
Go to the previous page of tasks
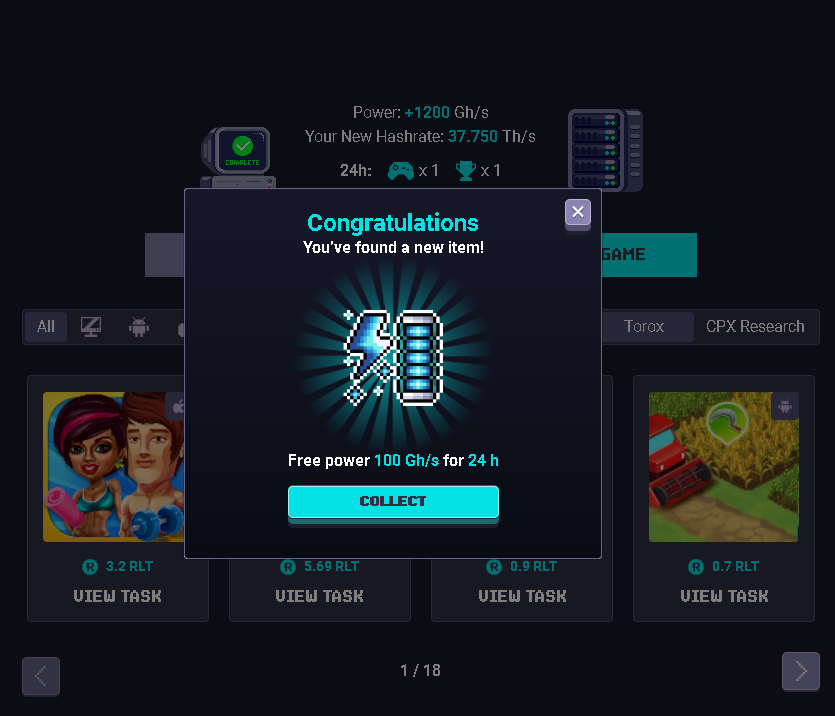click(41, 676)
